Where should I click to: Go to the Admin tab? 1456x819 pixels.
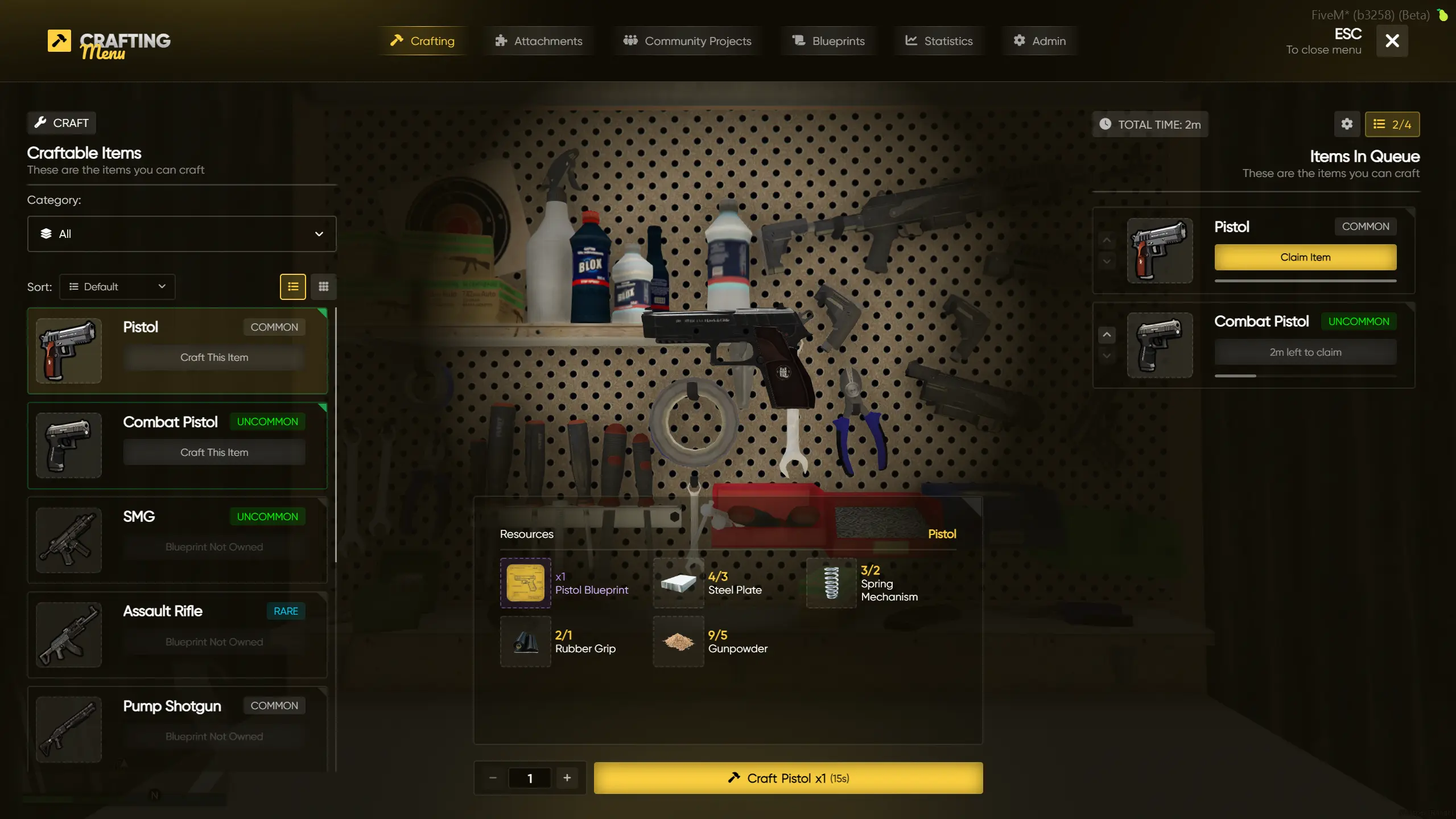tap(1039, 41)
